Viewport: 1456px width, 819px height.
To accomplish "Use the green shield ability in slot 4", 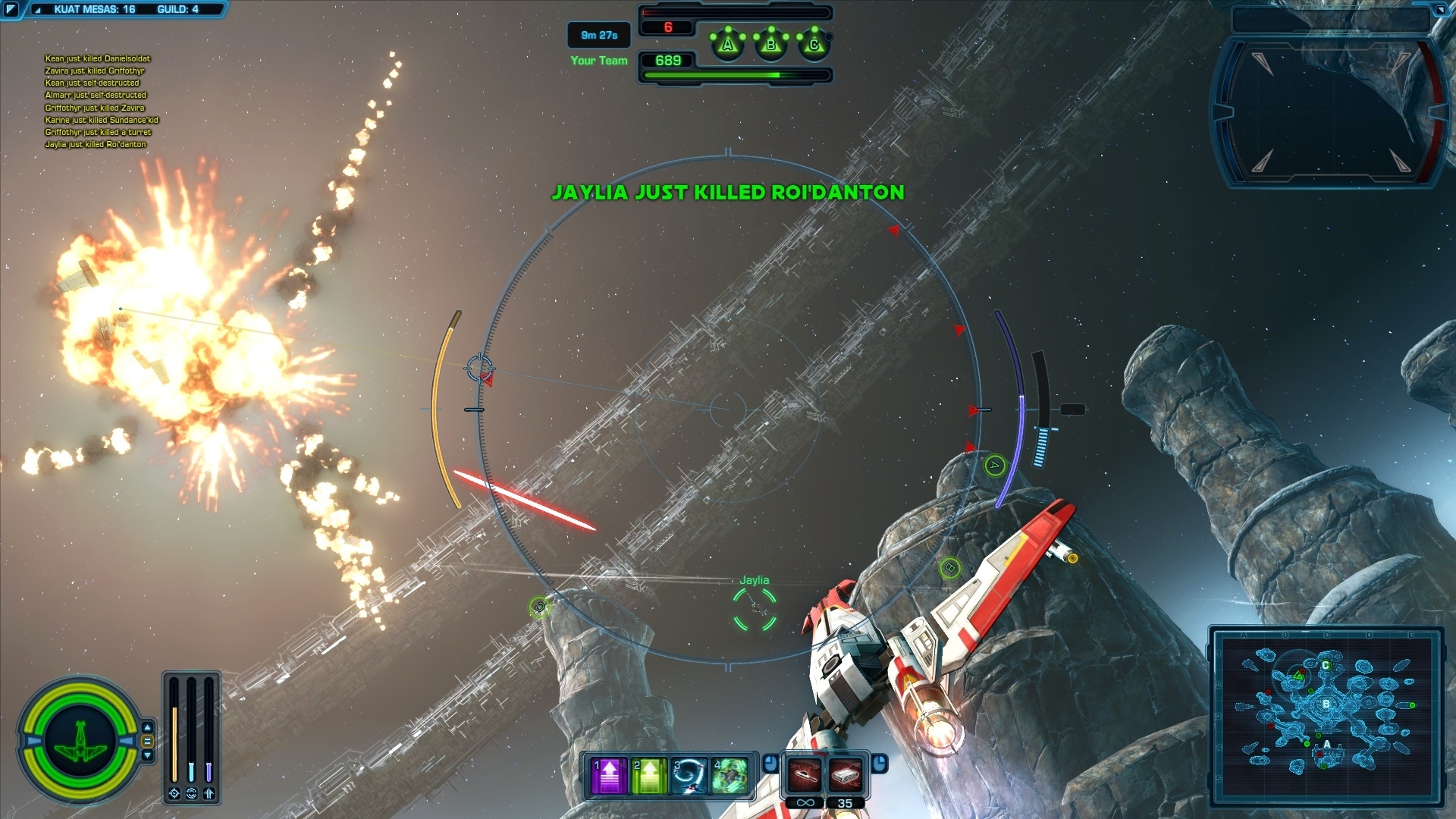I will (730, 776).
